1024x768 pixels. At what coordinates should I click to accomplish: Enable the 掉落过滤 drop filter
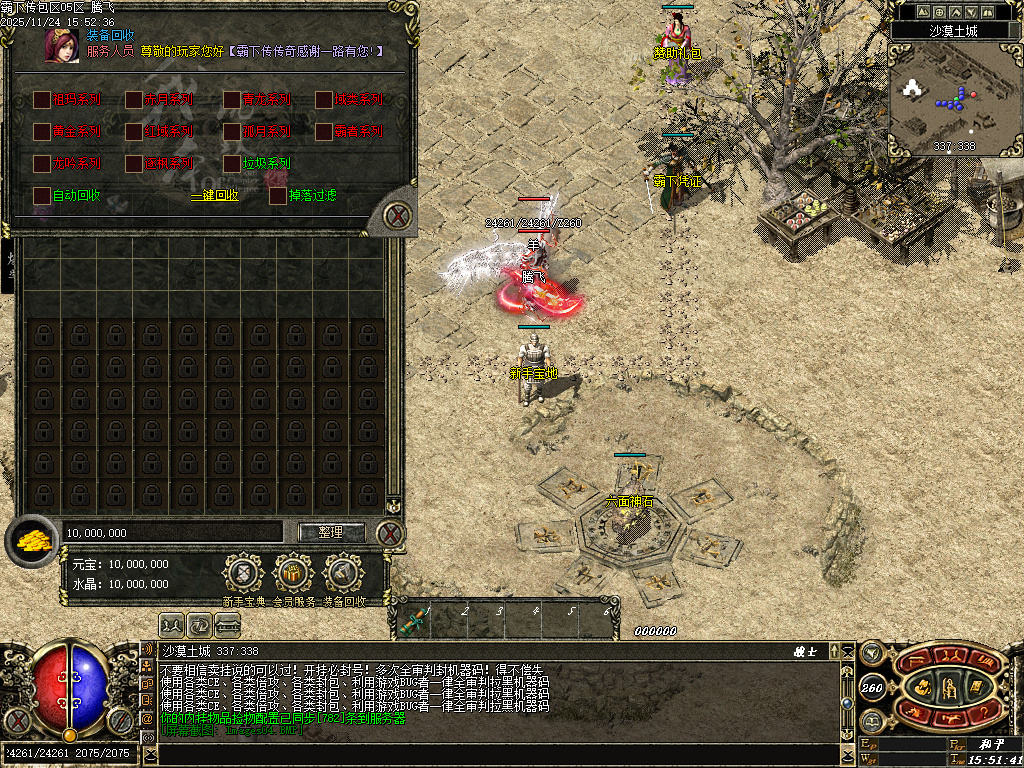click(x=278, y=195)
